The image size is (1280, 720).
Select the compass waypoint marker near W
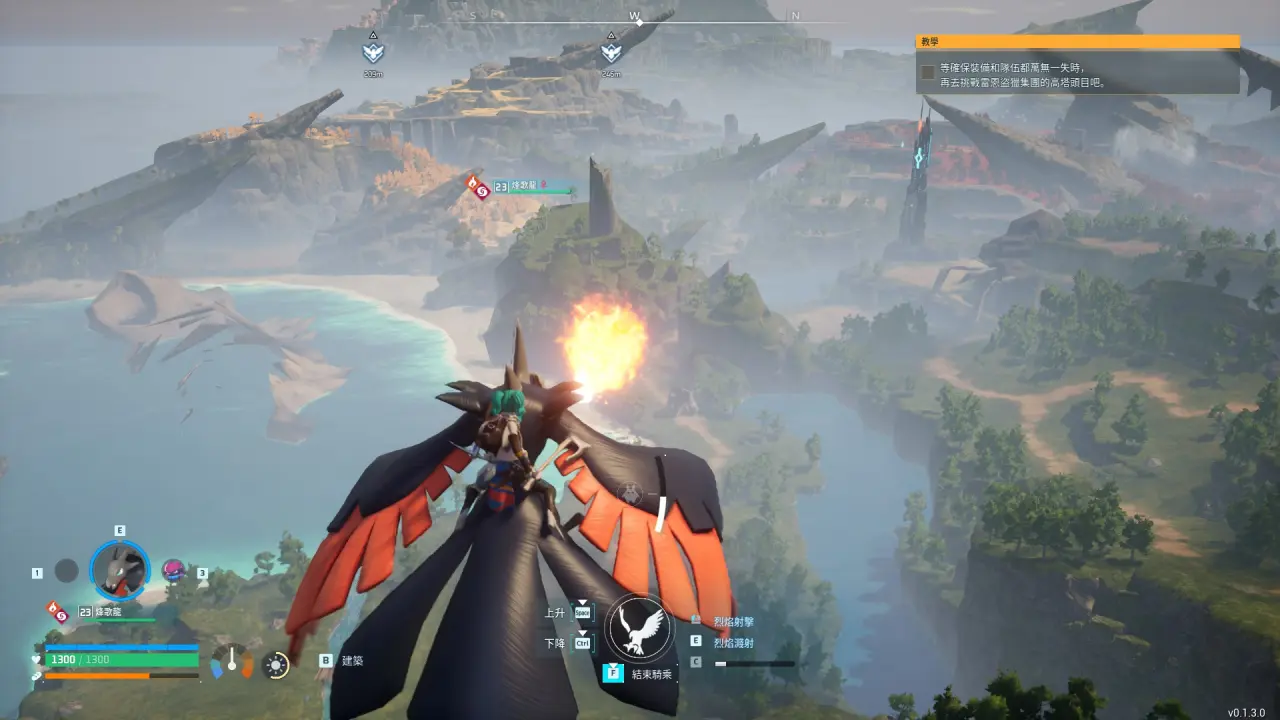(x=611, y=51)
